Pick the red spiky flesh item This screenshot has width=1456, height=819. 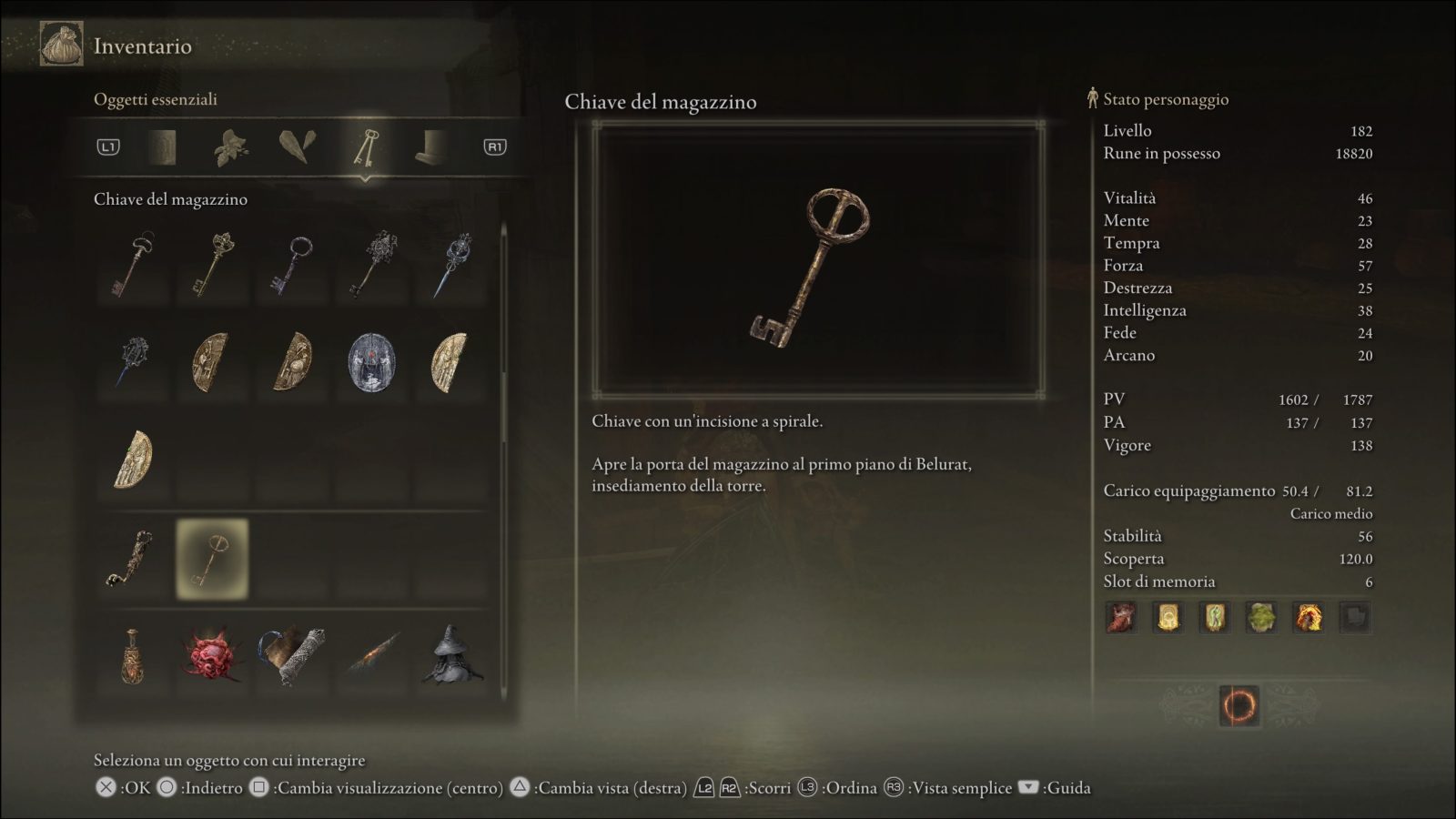(212, 654)
